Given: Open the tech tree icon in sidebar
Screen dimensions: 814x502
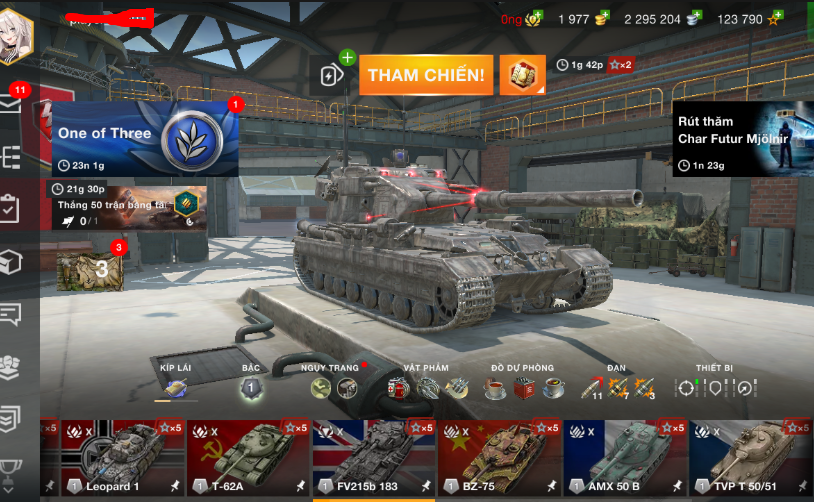Looking at the screenshot, I should click(11, 157).
